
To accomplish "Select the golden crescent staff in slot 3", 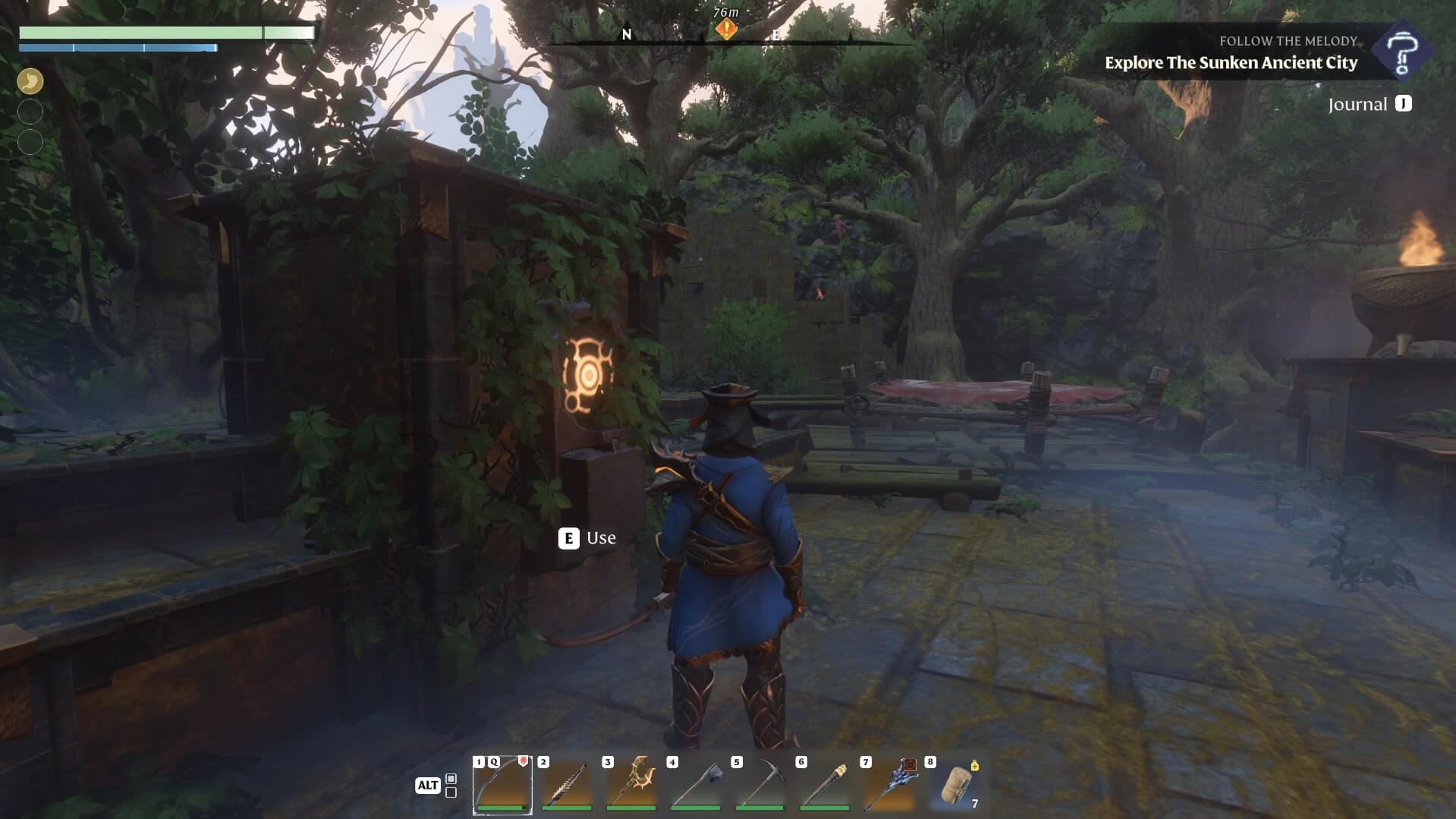I will [x=631, y=785].
